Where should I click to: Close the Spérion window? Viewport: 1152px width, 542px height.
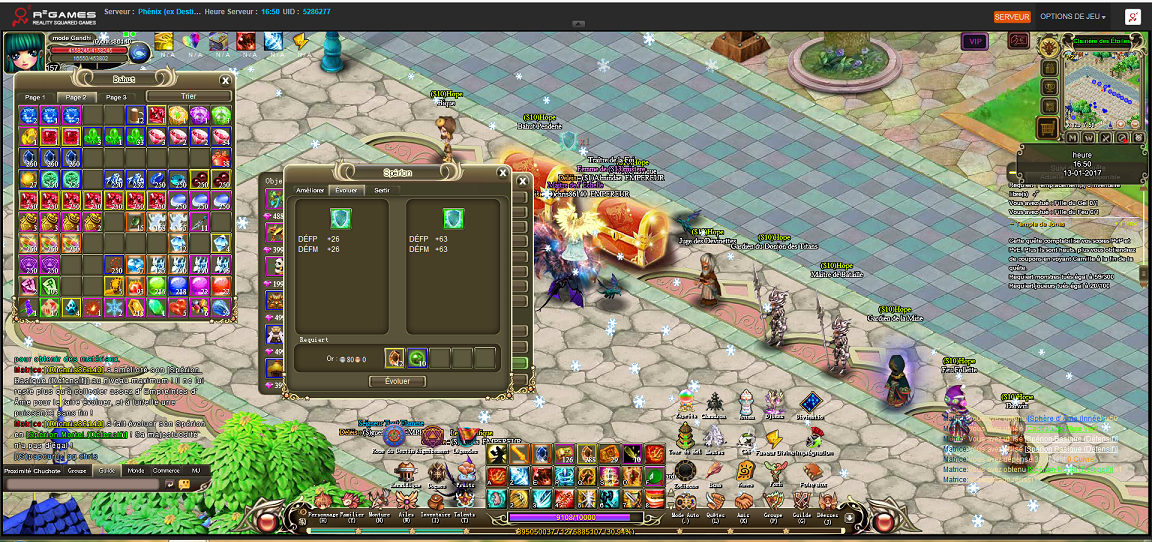pos(521,182)
